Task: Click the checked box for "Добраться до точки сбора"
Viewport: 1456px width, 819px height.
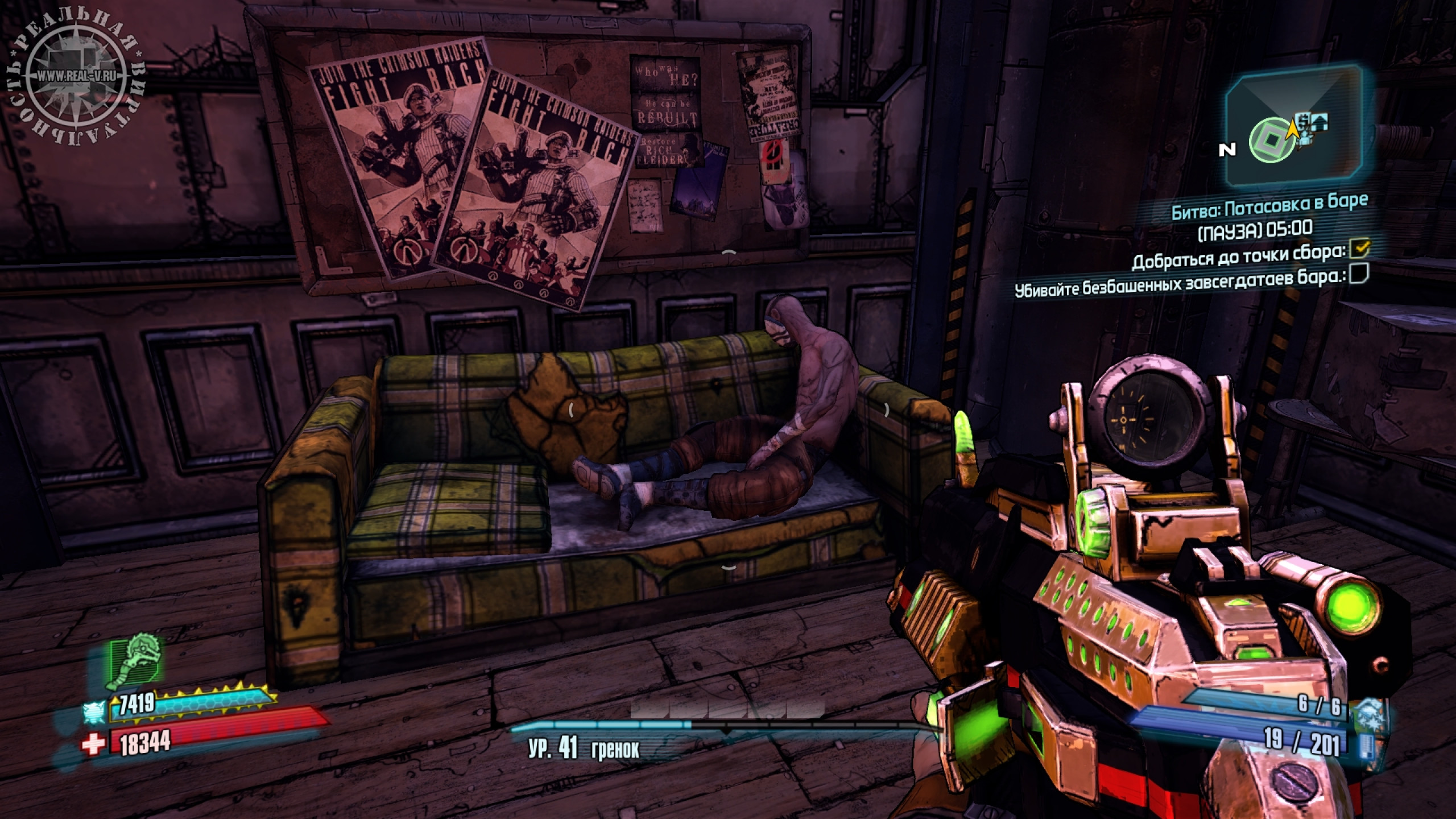Action: [1360, 249]
